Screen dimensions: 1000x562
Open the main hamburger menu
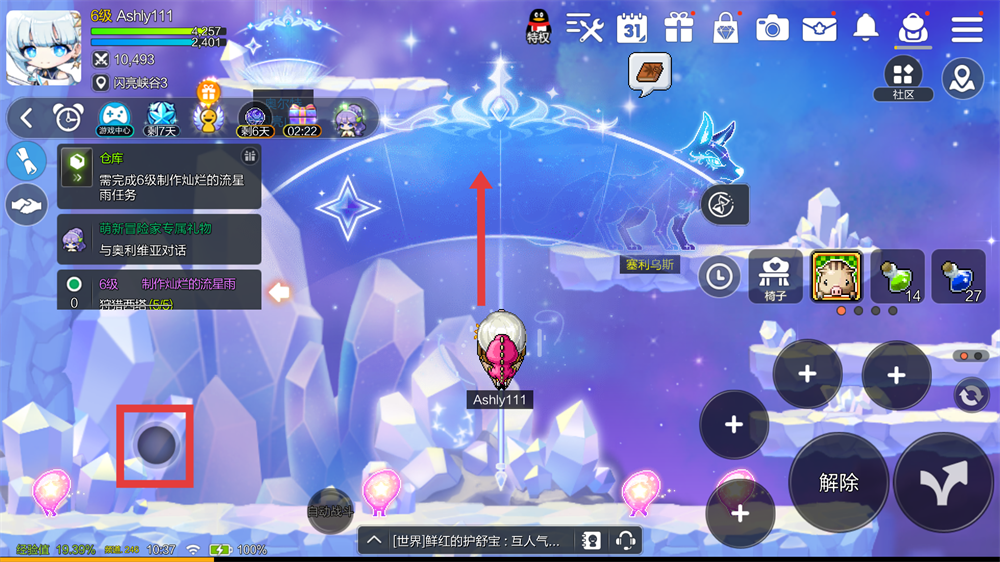(967, 28)
